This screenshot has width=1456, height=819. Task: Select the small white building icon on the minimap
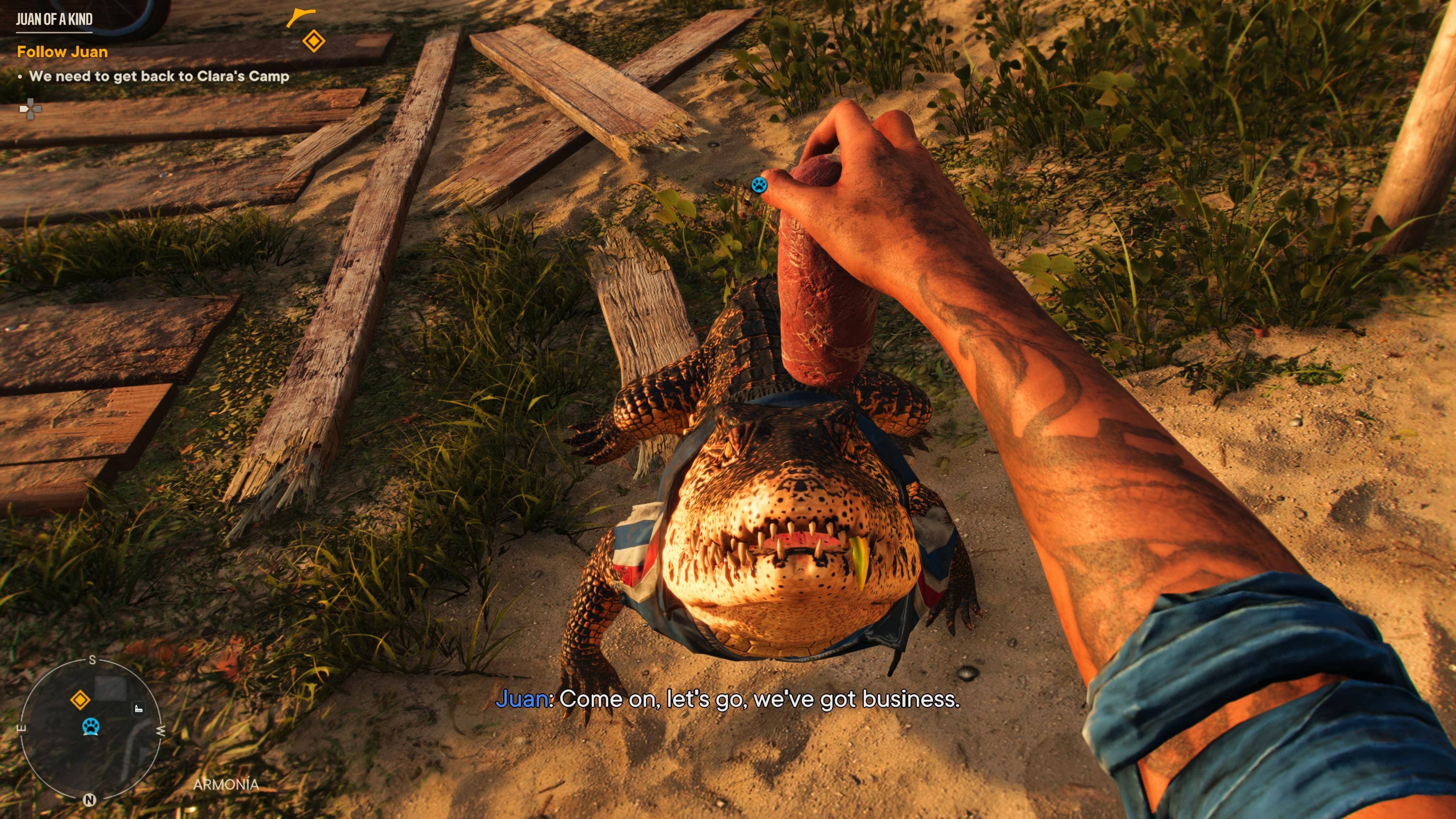(138, 709)
